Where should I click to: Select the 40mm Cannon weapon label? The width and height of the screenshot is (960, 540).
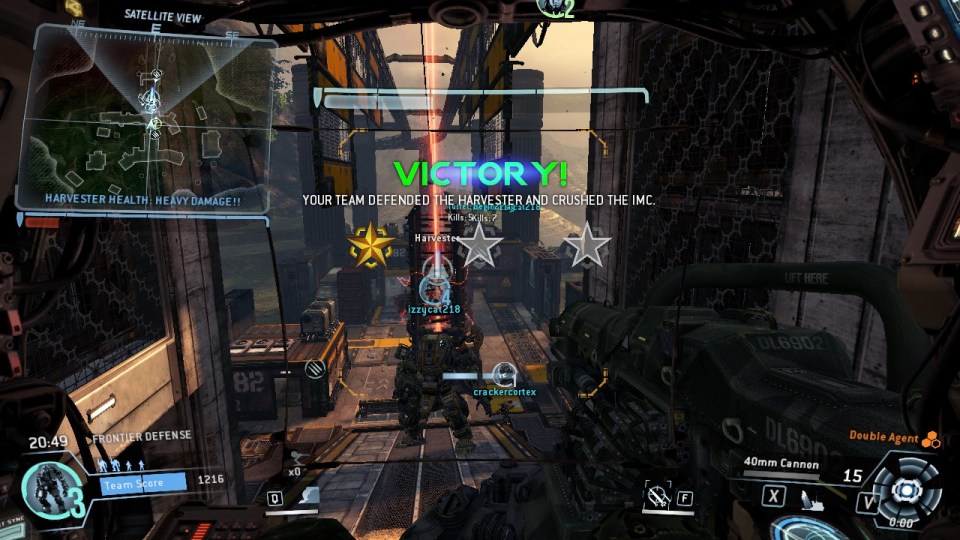click(781, 463)
